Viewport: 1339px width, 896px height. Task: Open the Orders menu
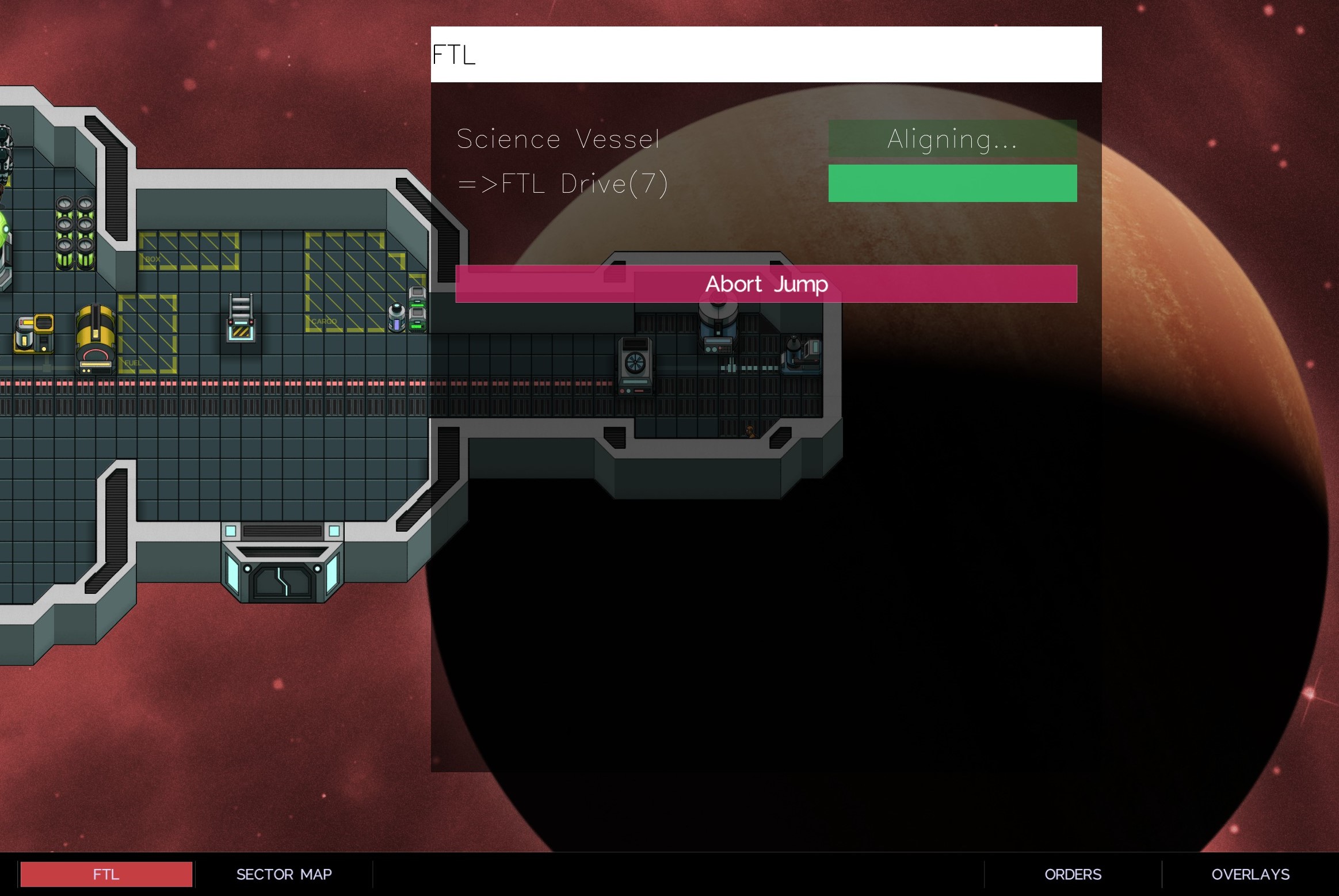pyautogui.click(x=1073, y=874)
